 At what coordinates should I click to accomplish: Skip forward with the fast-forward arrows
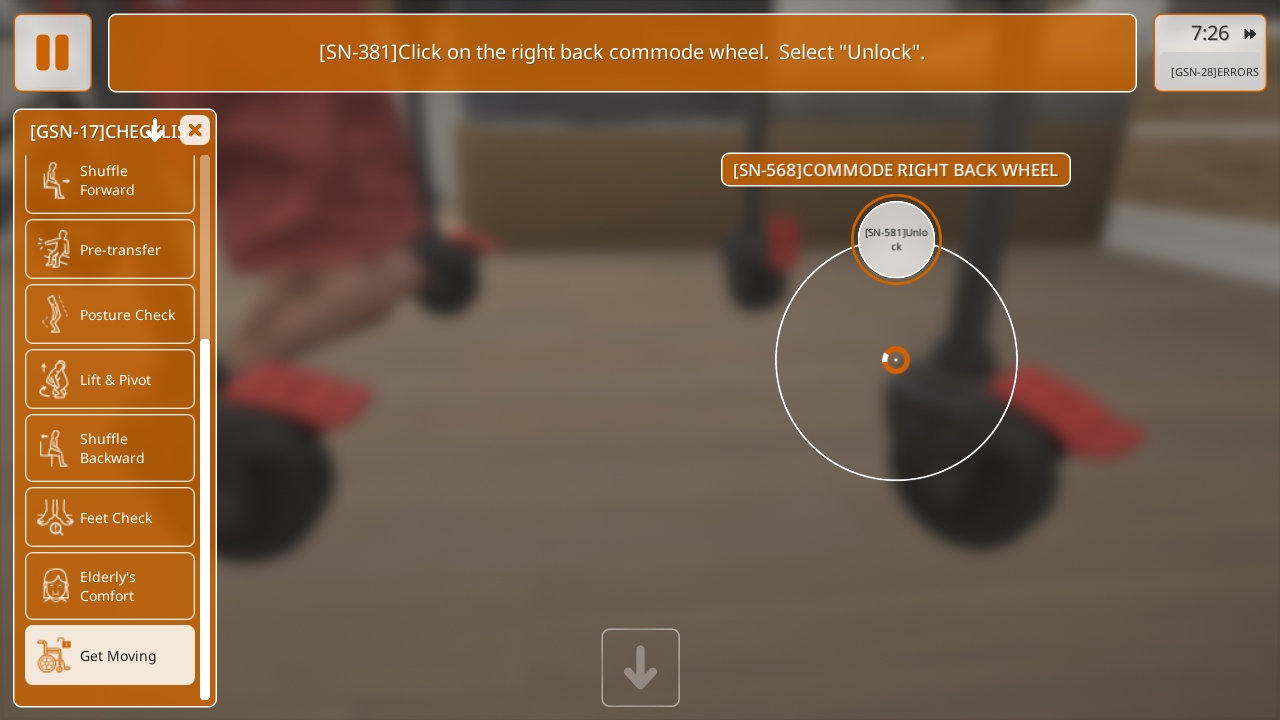point(1250,34)
